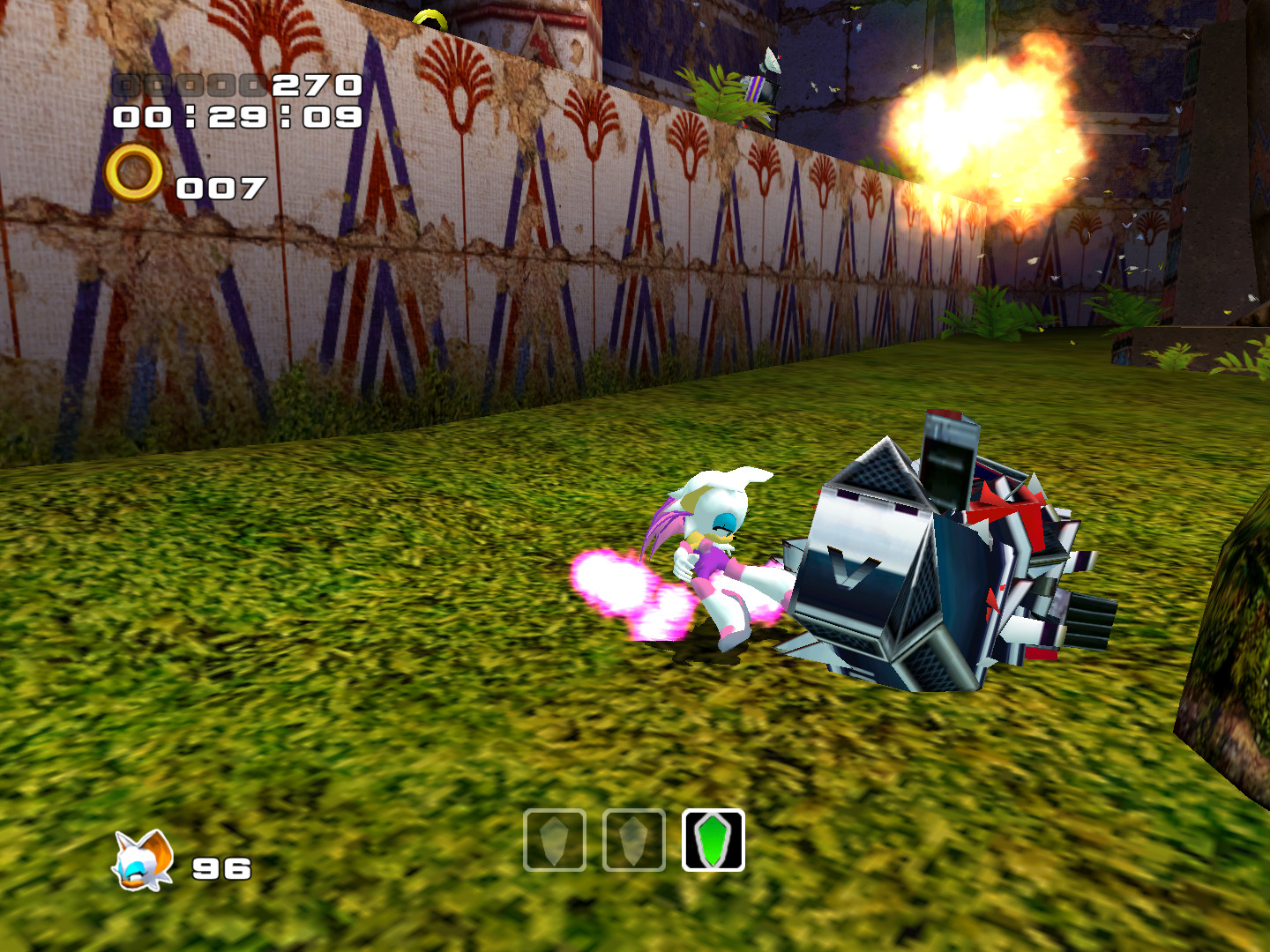1270x952 pixels.
Task: Select the golden ring icon in the HUD
Action: tap(134, 169)
